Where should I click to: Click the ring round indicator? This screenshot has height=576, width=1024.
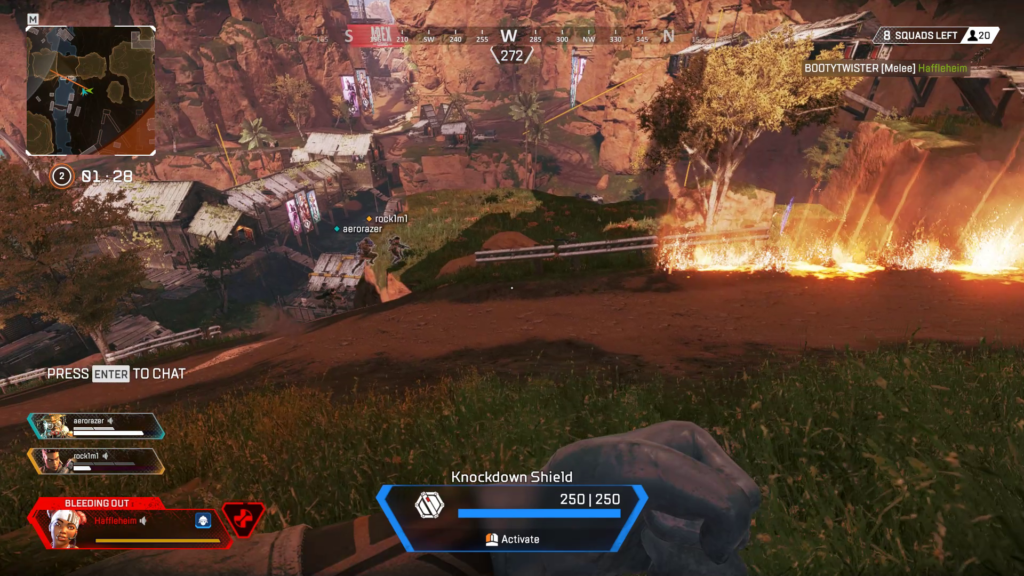pos(62,176)
